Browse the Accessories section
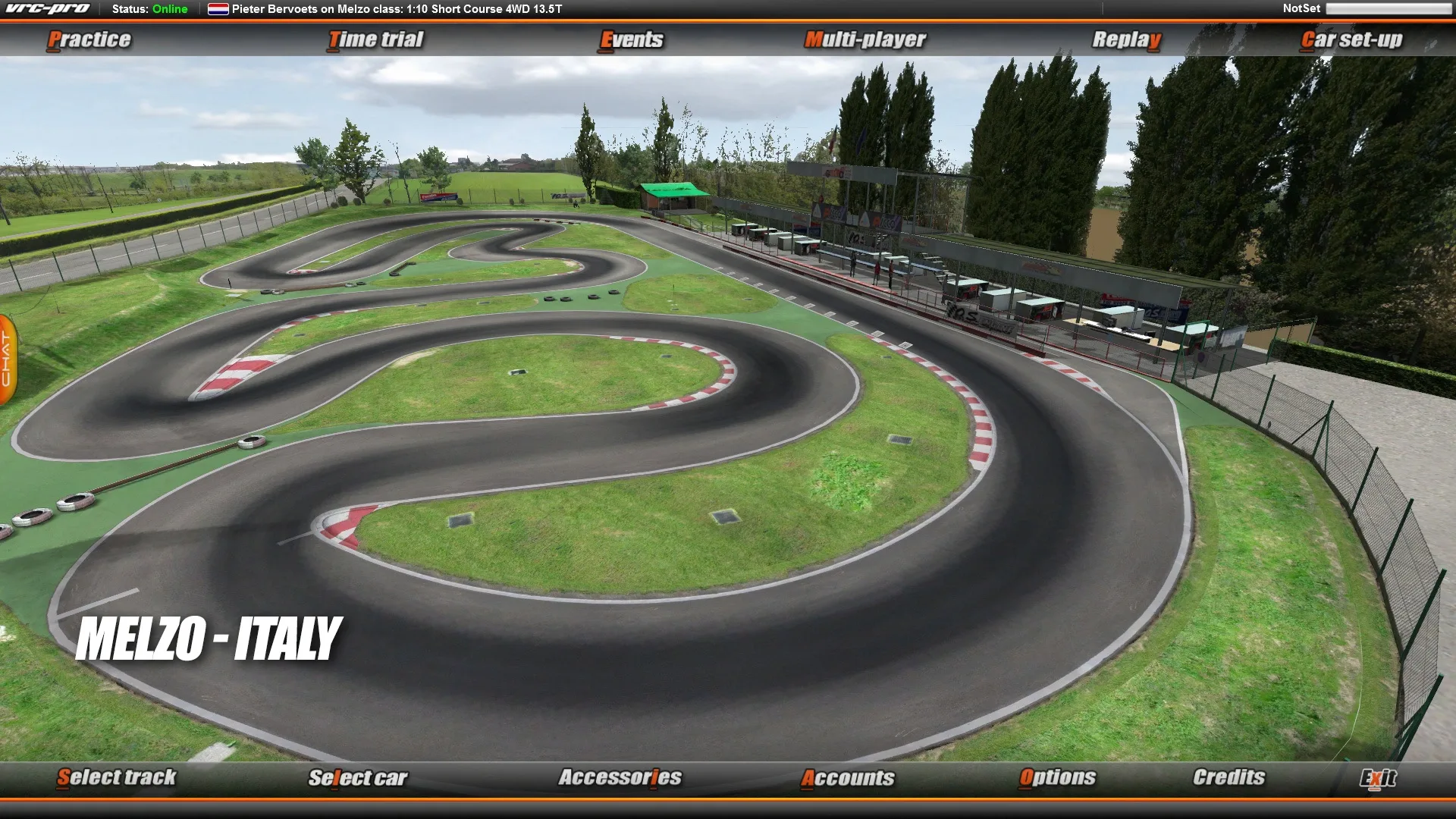Screen dimensions: 1456x819 point(620,777)
